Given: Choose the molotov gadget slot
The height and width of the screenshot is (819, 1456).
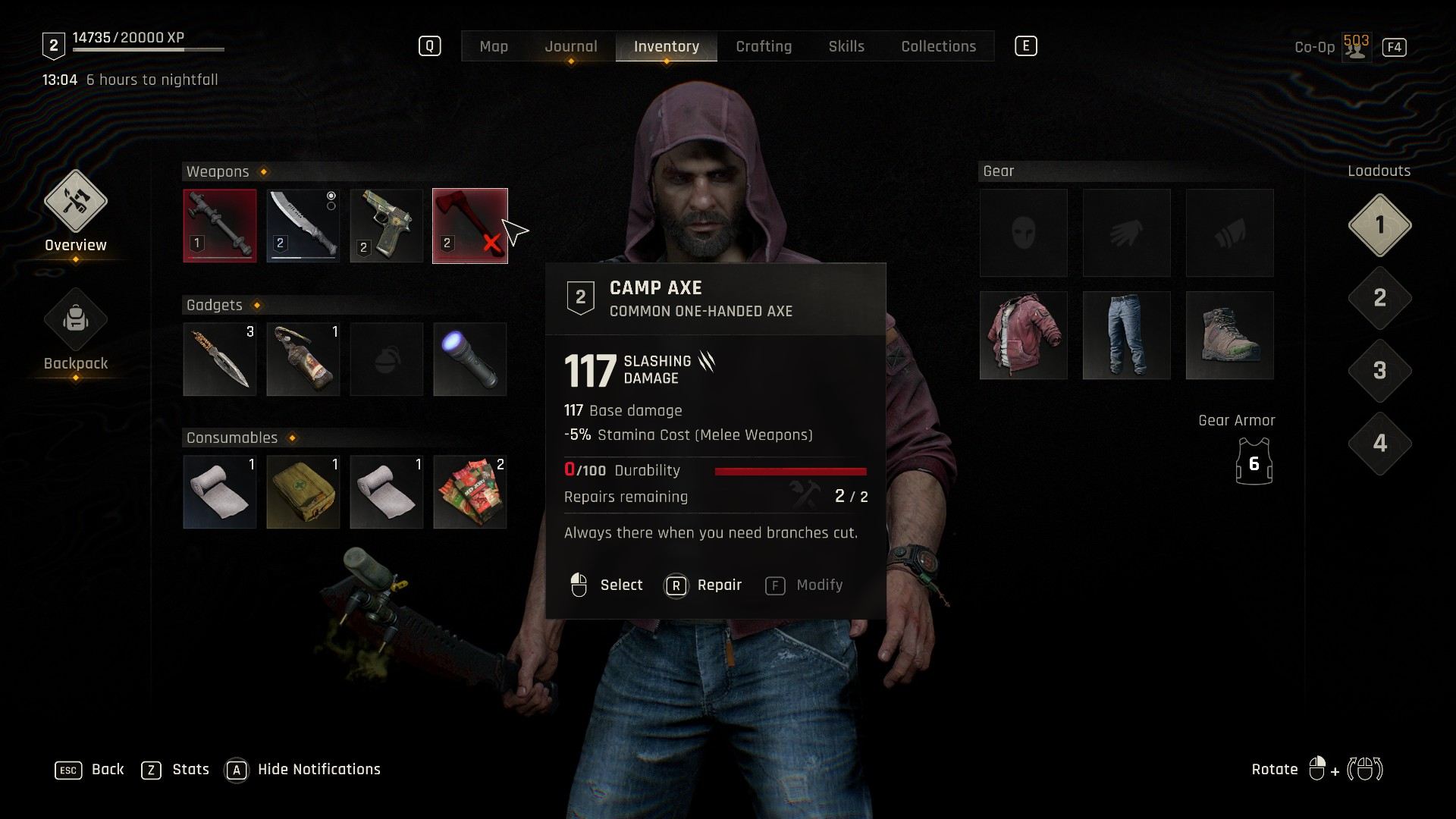Looking at the screenshot, I should [303, 359].
